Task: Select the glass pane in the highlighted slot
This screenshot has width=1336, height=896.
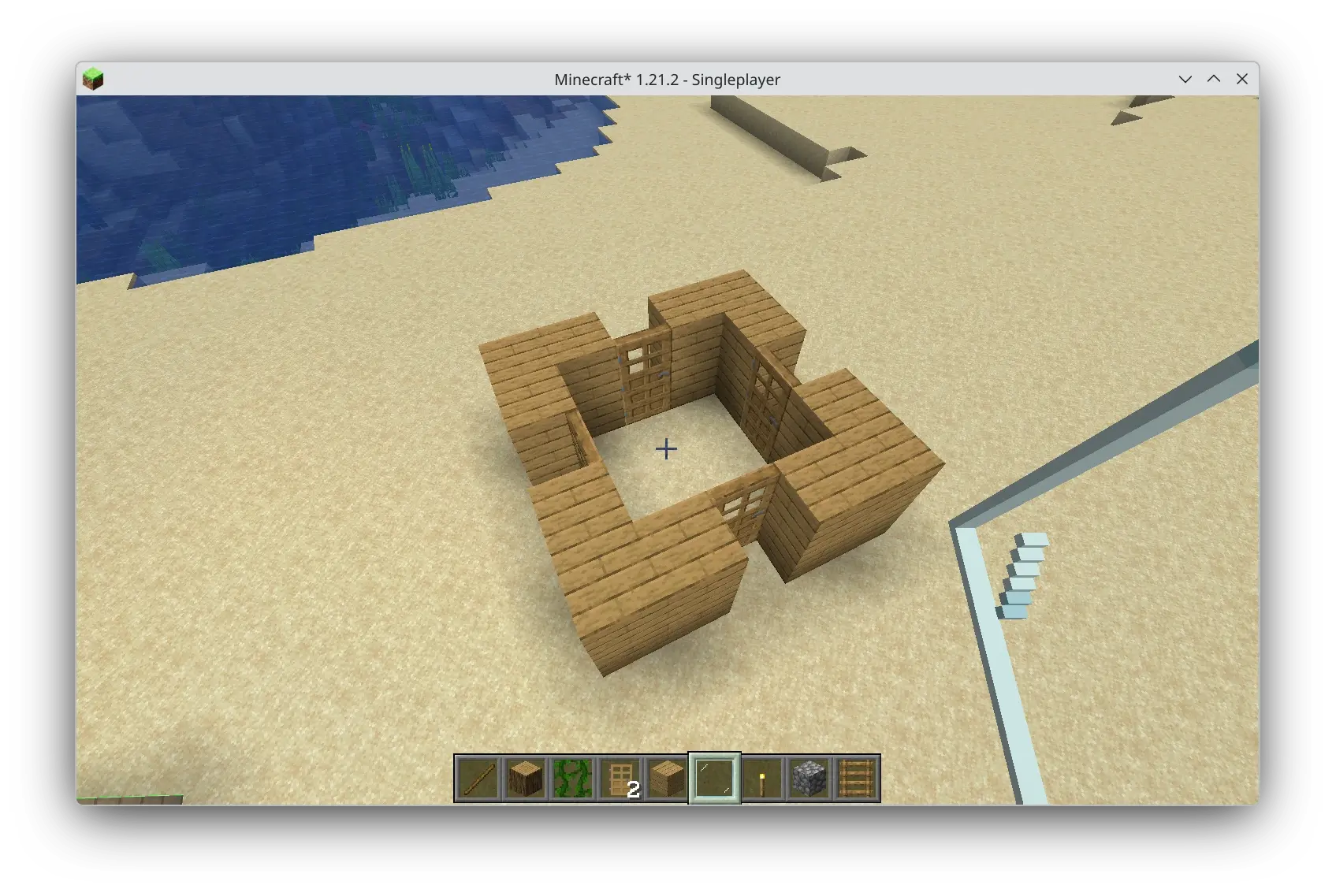Action: click(714, 779)
